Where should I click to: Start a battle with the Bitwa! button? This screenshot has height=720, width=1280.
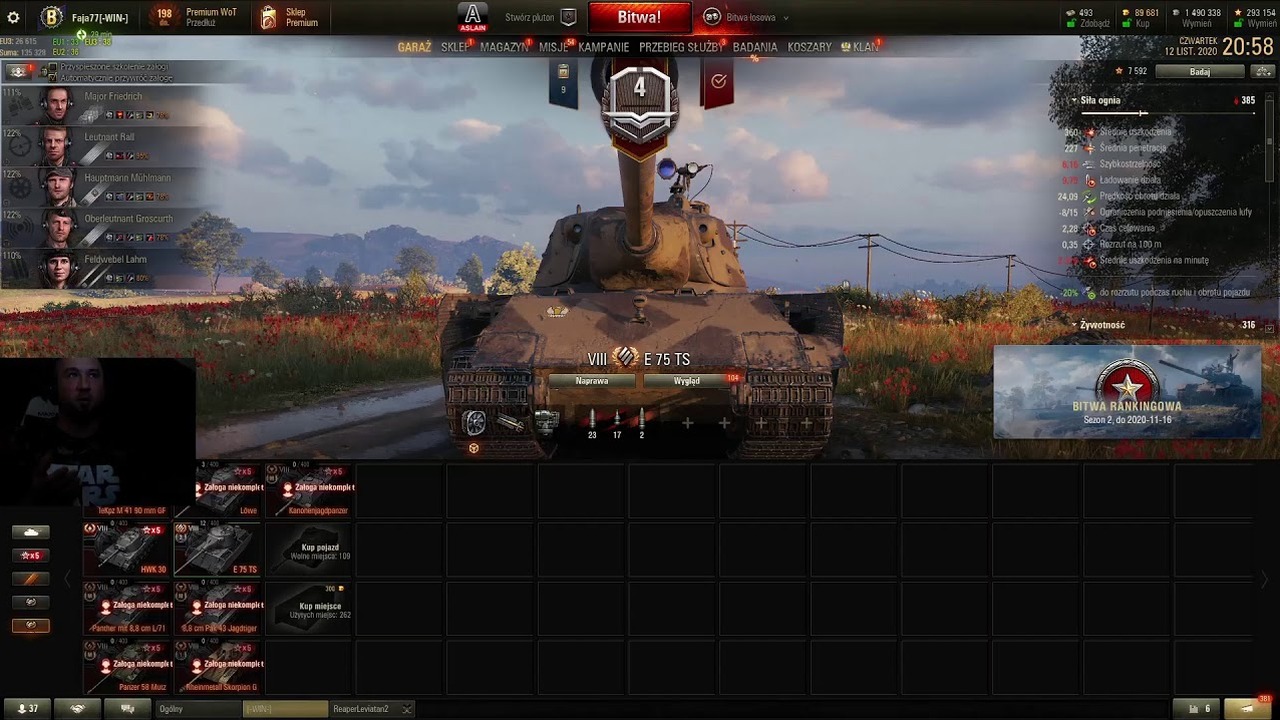tap(639, 17)
